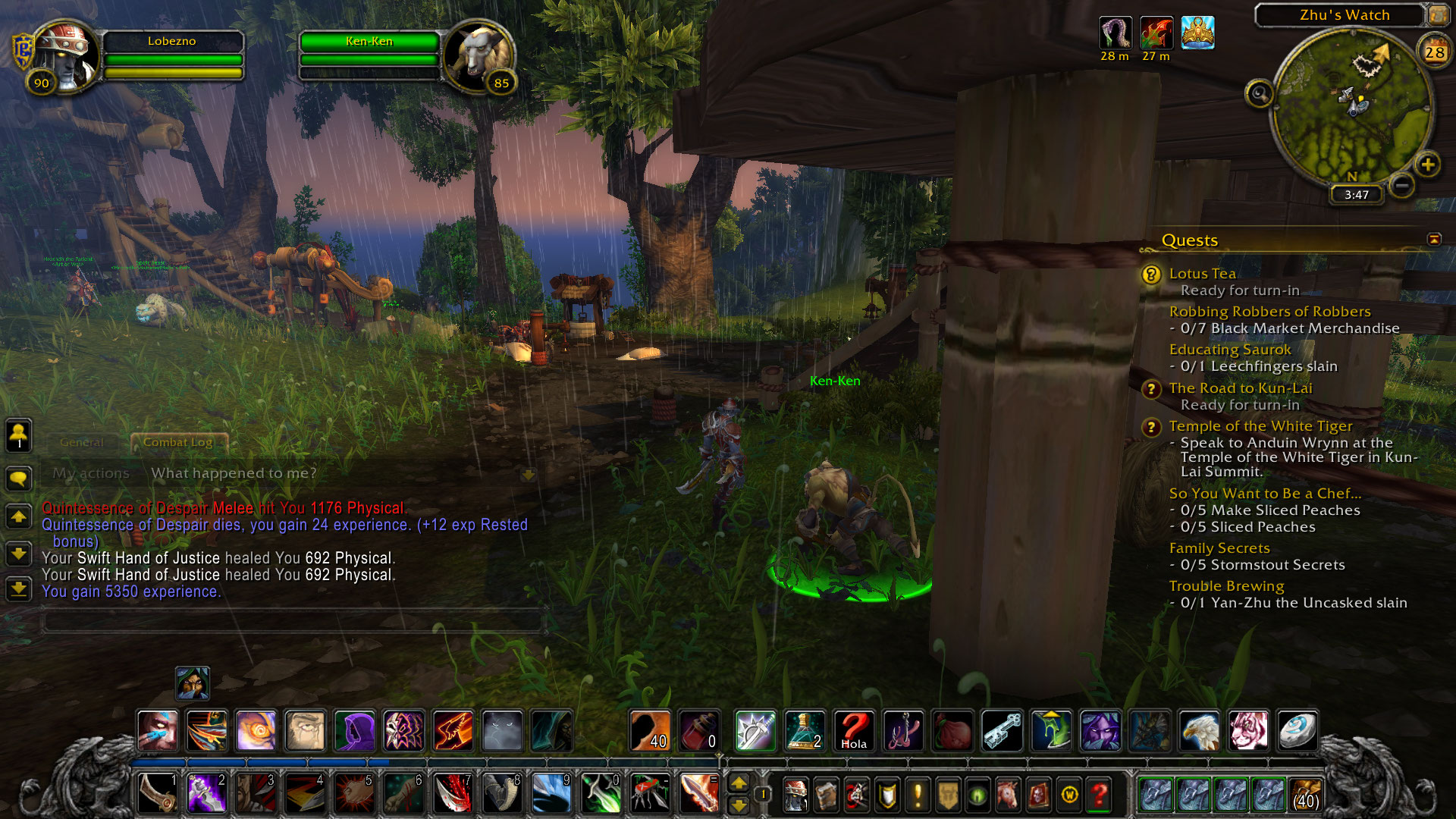The height and width of the screenshot is (819, 1456).
Task: Select the 'What happened to me?' filter
Action: [234, 473]
